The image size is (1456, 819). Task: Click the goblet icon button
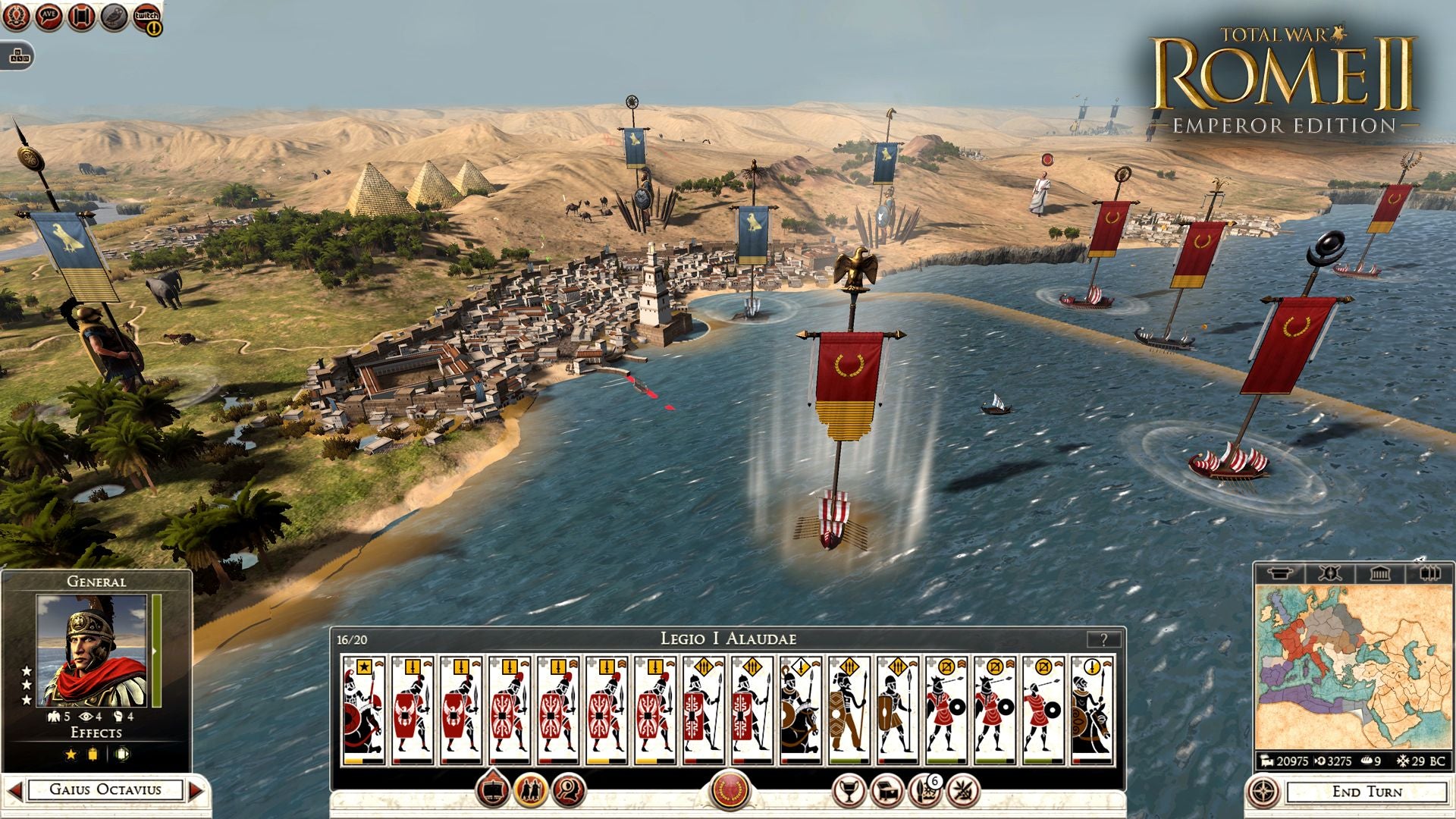click(x=849, y=791)
